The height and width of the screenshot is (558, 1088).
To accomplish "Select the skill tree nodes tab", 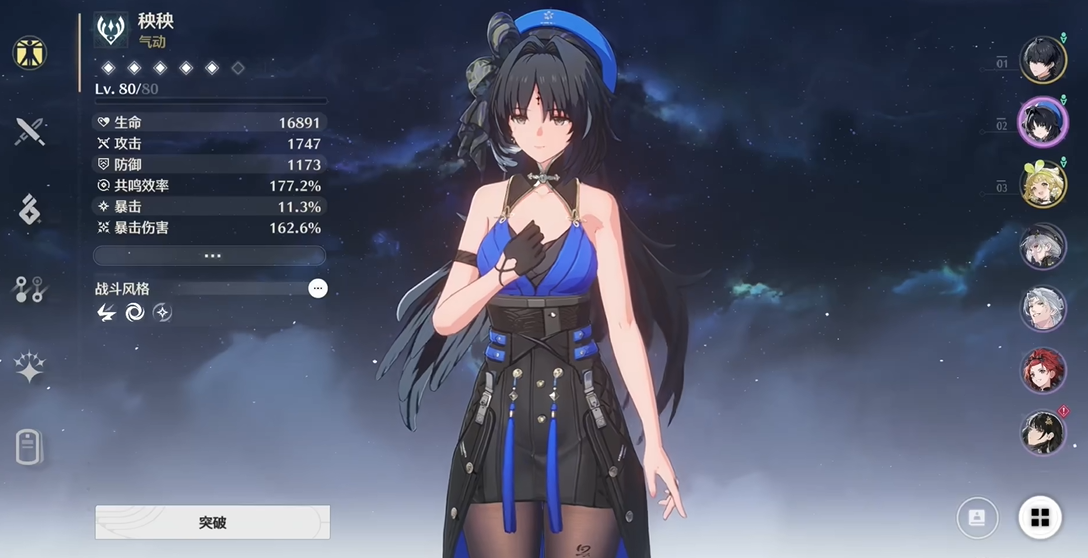I will [x=30, y=290].
